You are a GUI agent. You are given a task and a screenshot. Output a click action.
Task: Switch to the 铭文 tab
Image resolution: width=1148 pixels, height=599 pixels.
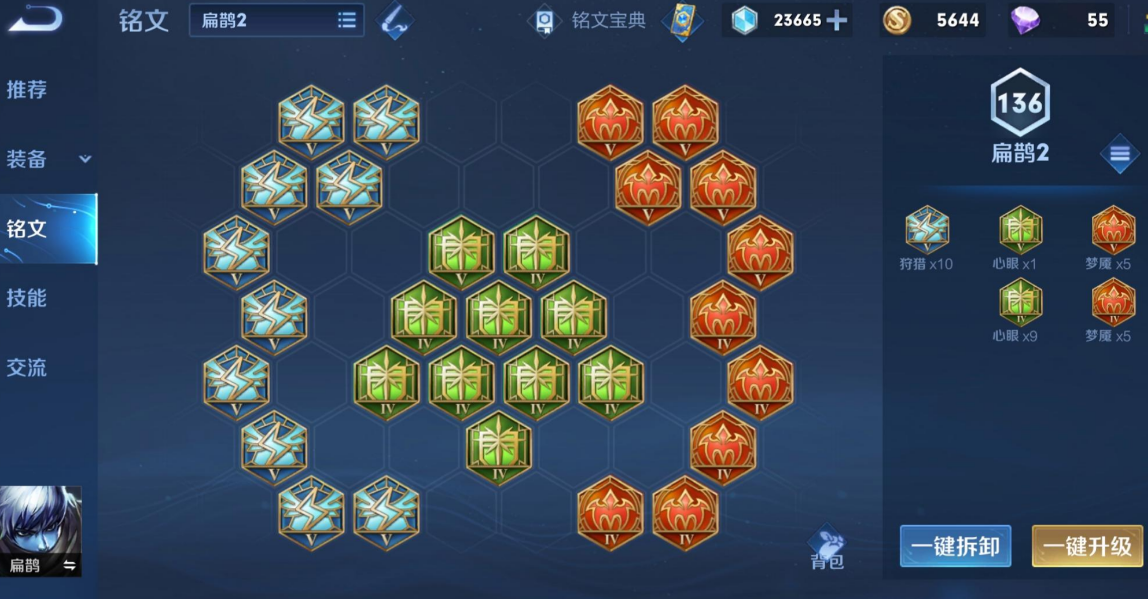(27, 229)
